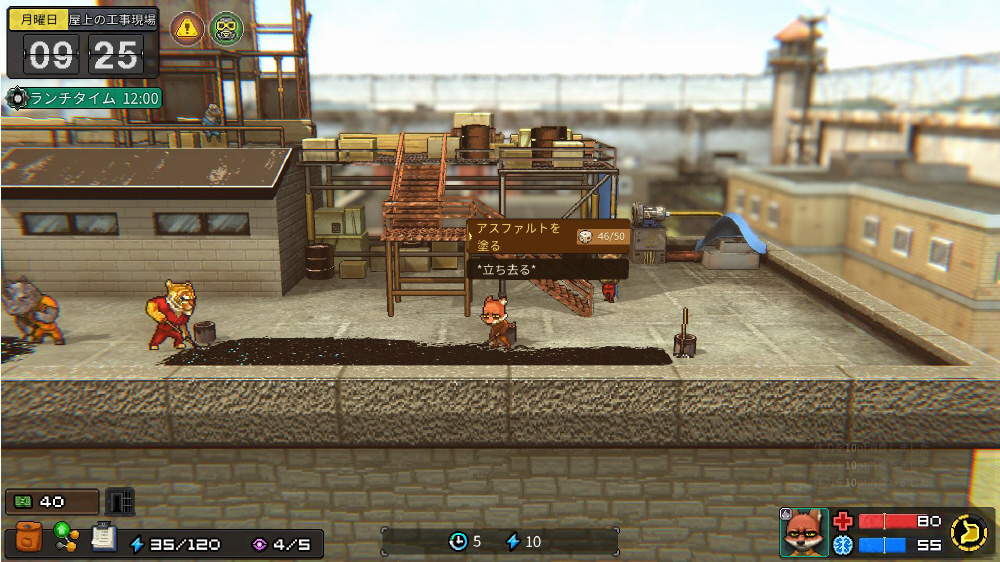Viewport: 1000px width, 562px height.
Task: Click the prison cell door icon
Action: 120,501
